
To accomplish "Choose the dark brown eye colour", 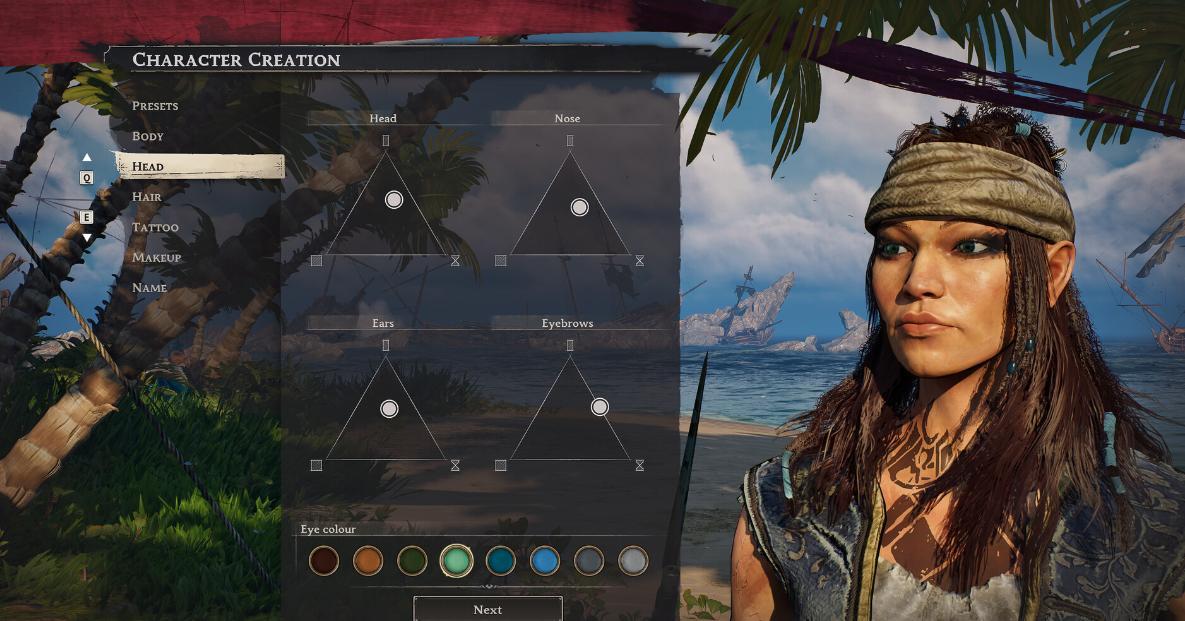I will point(324,560).
